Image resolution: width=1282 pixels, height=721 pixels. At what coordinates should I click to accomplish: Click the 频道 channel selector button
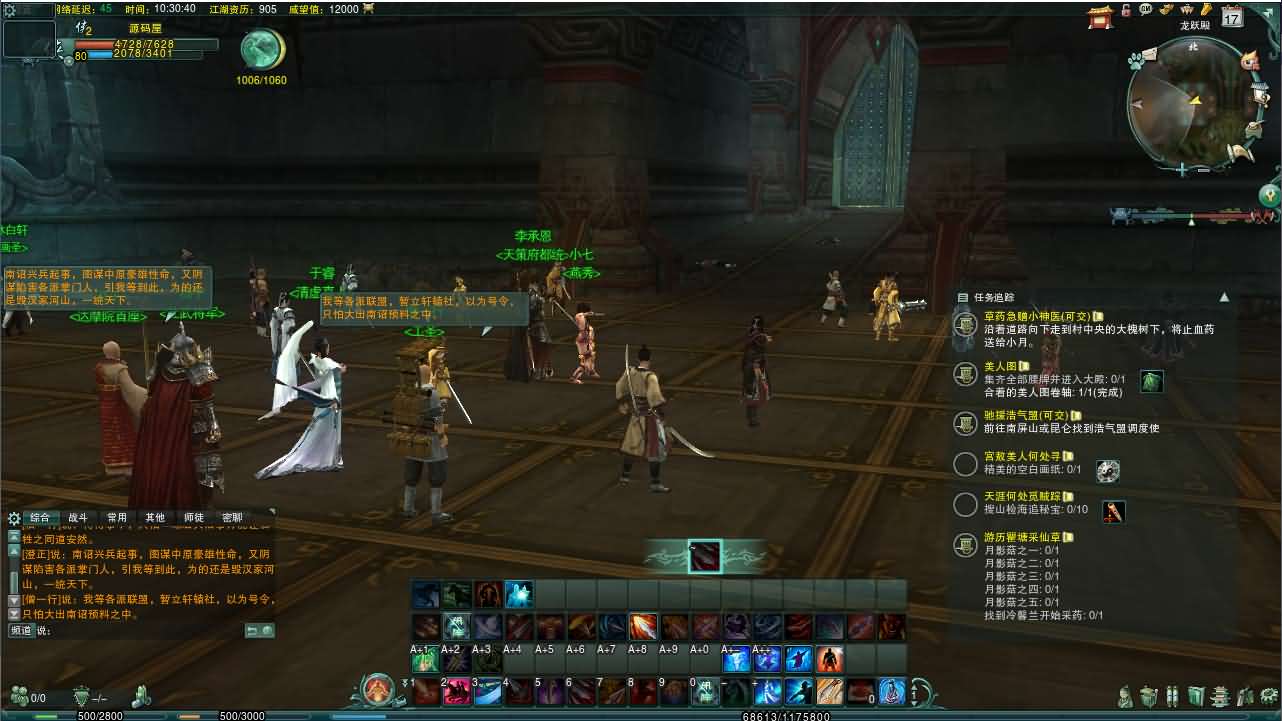coord(21,631)
